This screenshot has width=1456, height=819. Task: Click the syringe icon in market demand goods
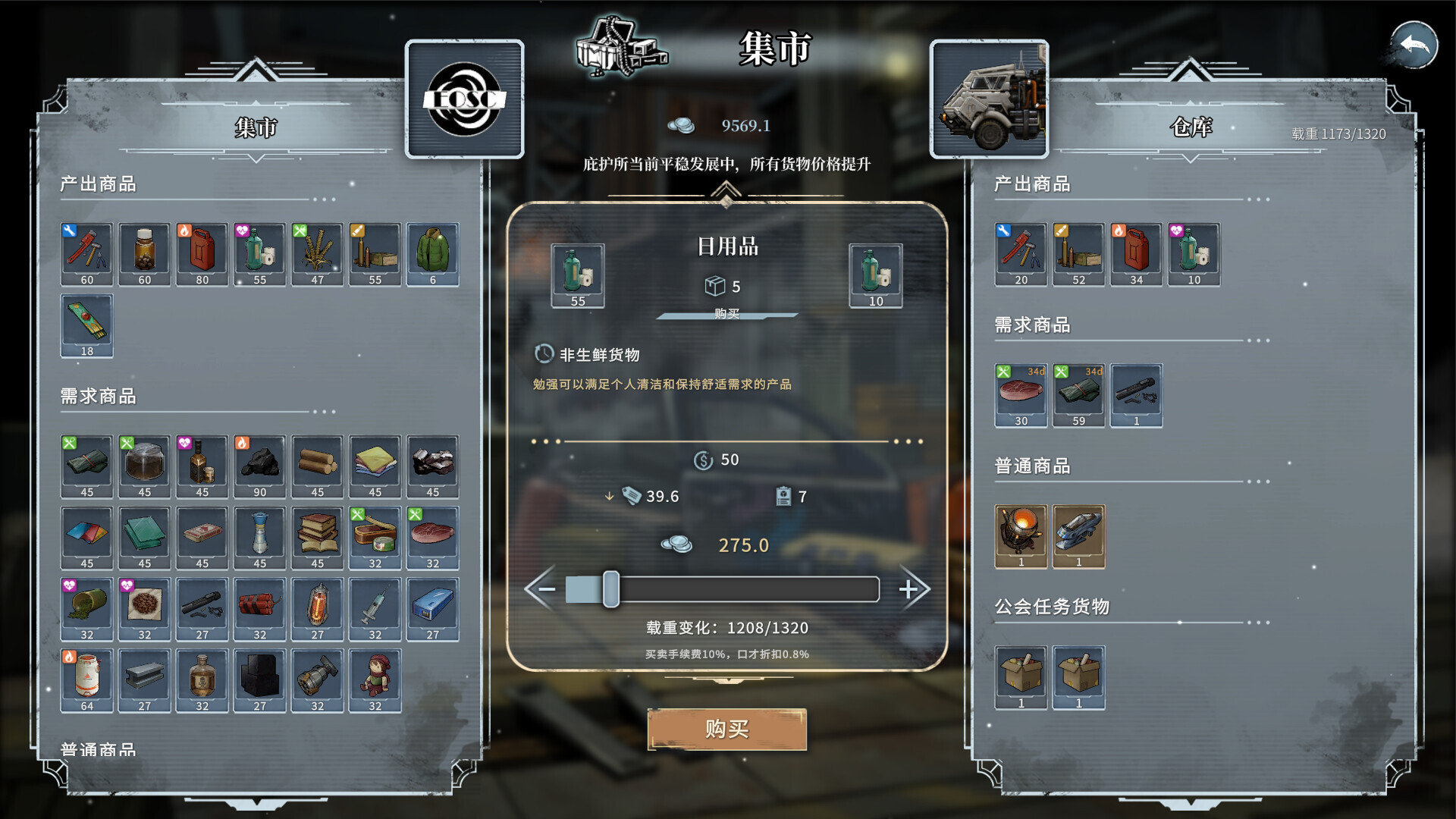(x=375, y=607)
